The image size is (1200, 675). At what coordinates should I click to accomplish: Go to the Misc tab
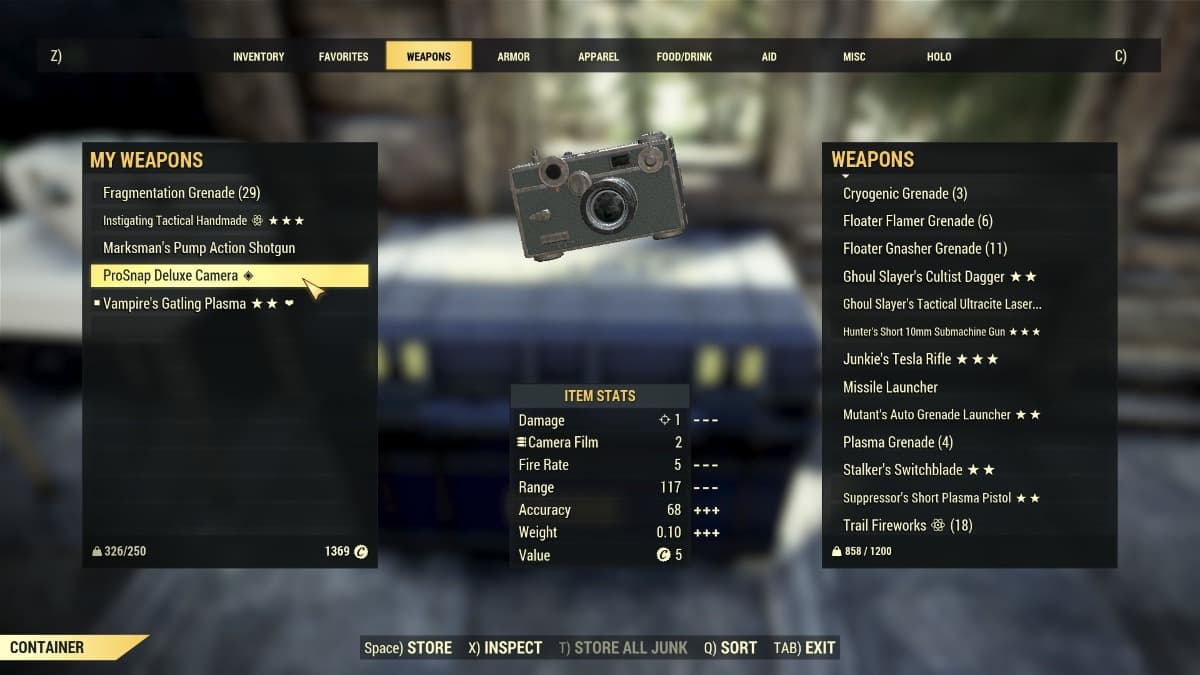[x=854, y=57]
